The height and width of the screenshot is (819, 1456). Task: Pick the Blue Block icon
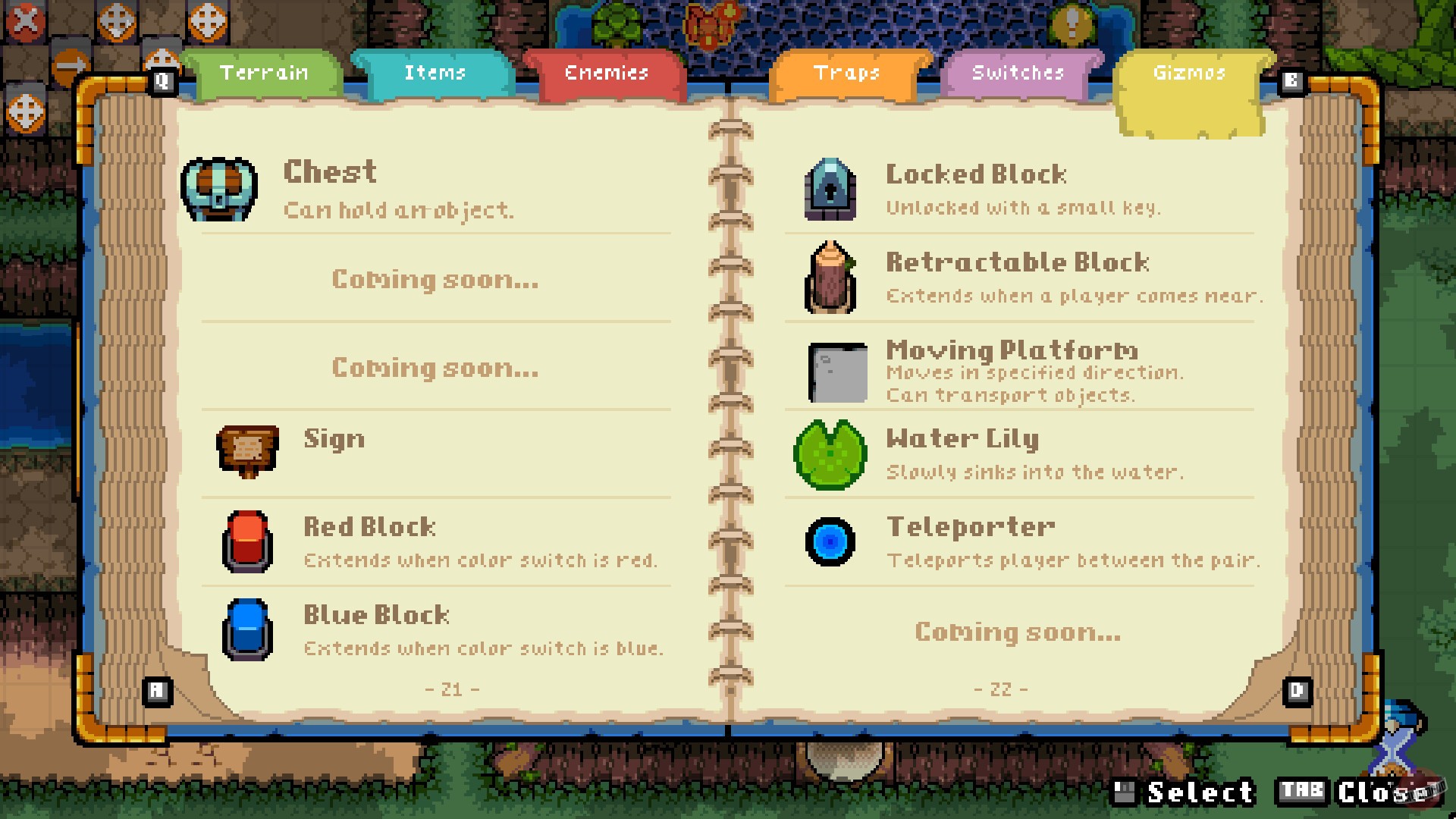(x=246, y=627)
